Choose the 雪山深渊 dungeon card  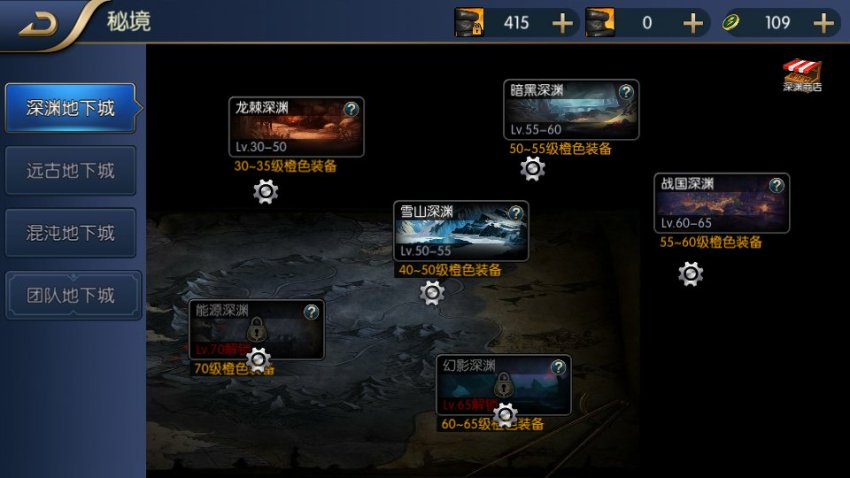(460, 233)
